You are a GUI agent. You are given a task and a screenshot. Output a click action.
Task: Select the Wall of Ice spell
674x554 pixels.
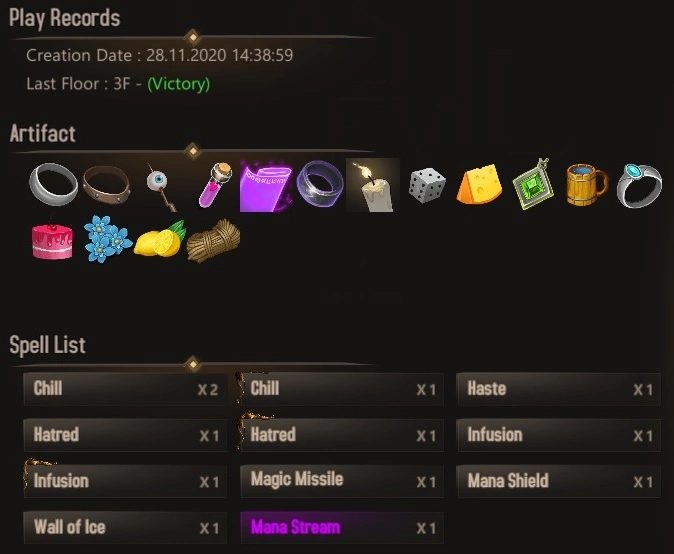pyautogui.click(x=124, y=527)
